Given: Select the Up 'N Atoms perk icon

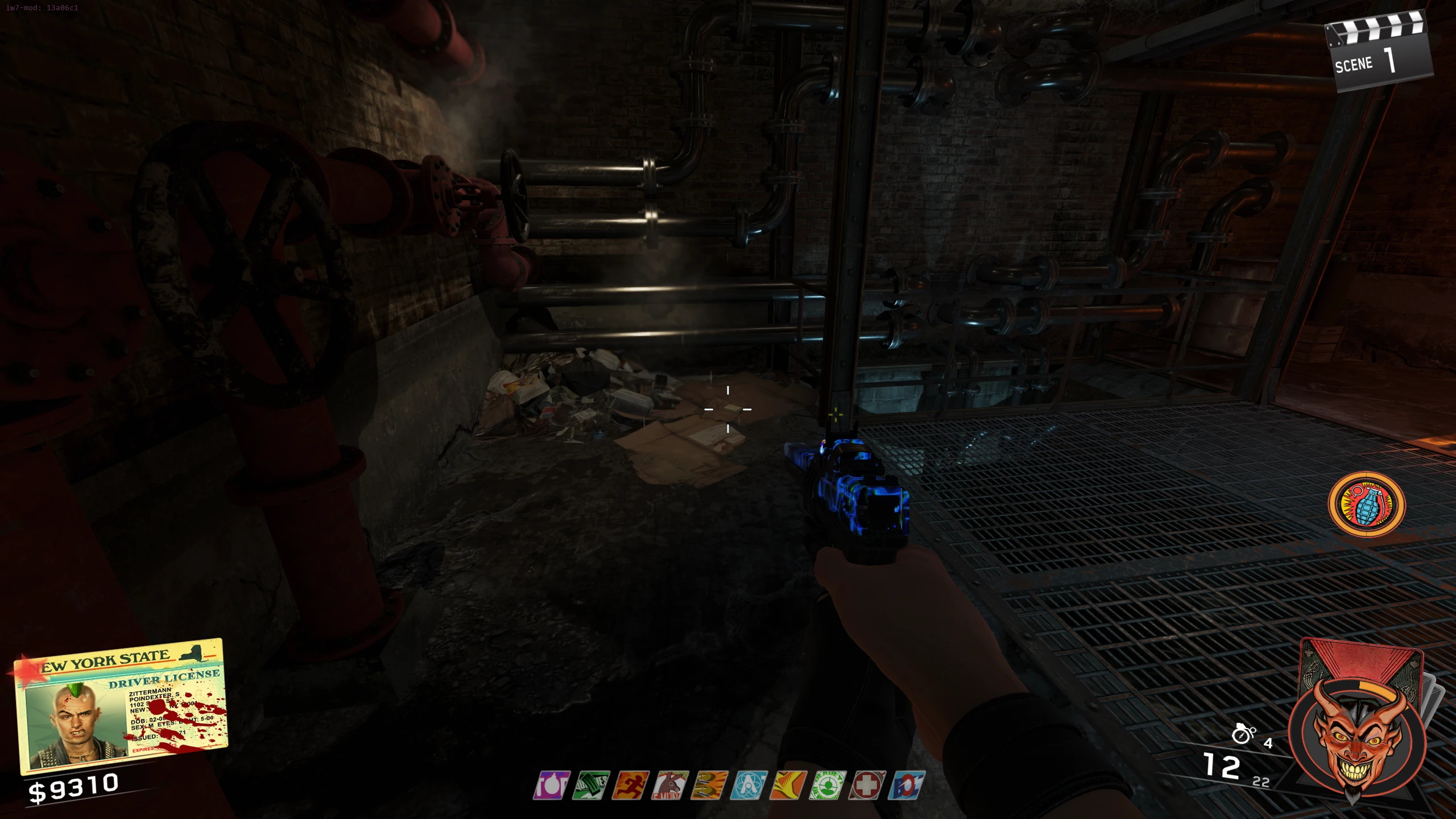Looking at the screenshot, I should coord(748,785).
